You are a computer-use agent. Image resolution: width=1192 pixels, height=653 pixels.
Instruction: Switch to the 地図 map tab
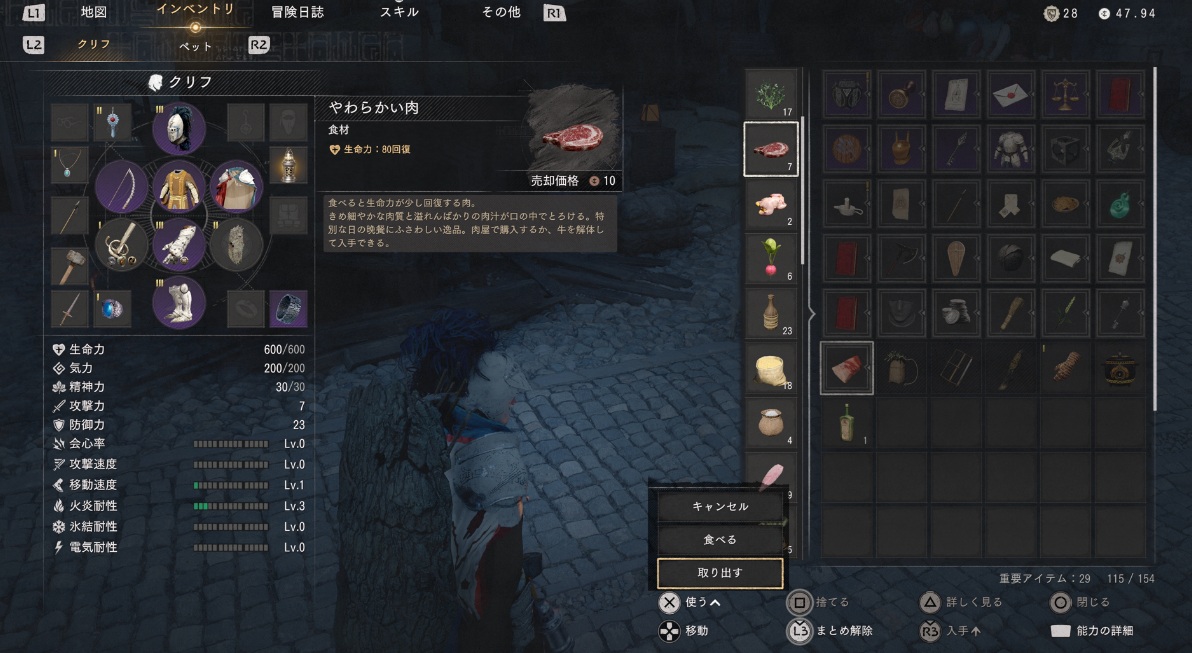[94, 13]
